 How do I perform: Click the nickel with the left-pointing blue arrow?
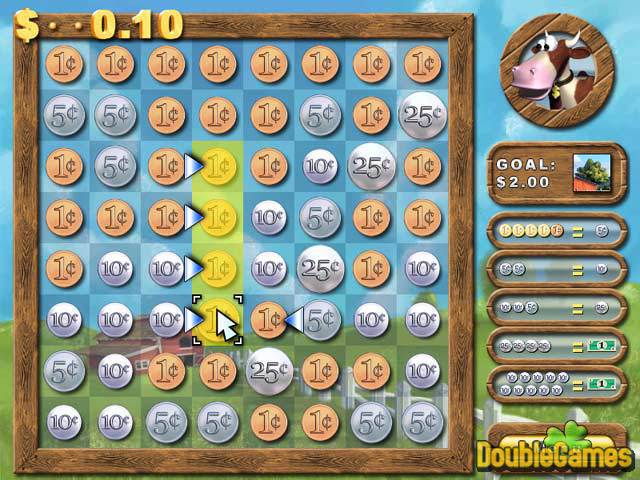tap(319, 320)
